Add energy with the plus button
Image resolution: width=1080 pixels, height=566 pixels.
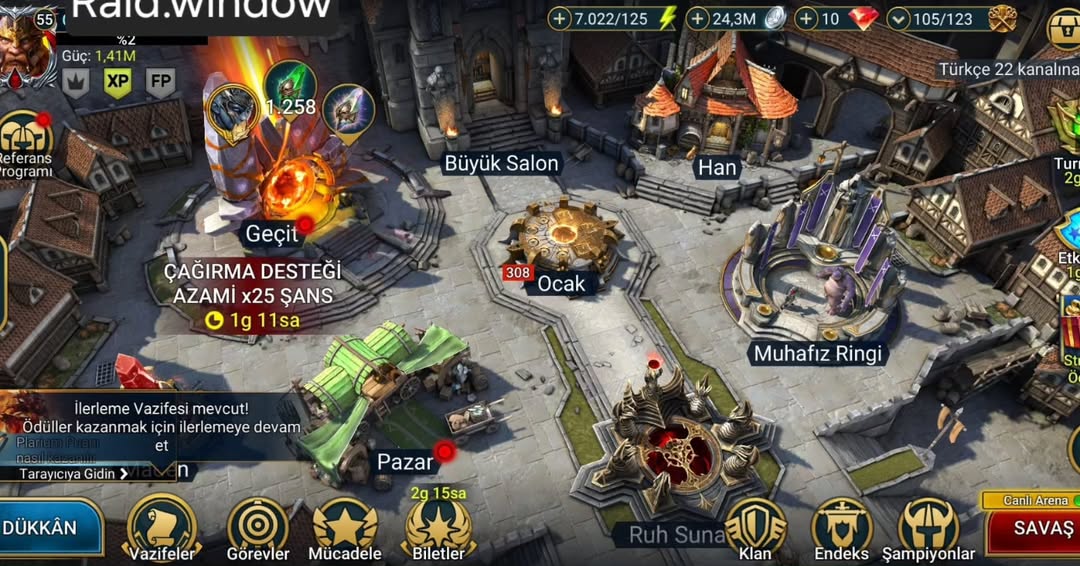tap(560, 18)
